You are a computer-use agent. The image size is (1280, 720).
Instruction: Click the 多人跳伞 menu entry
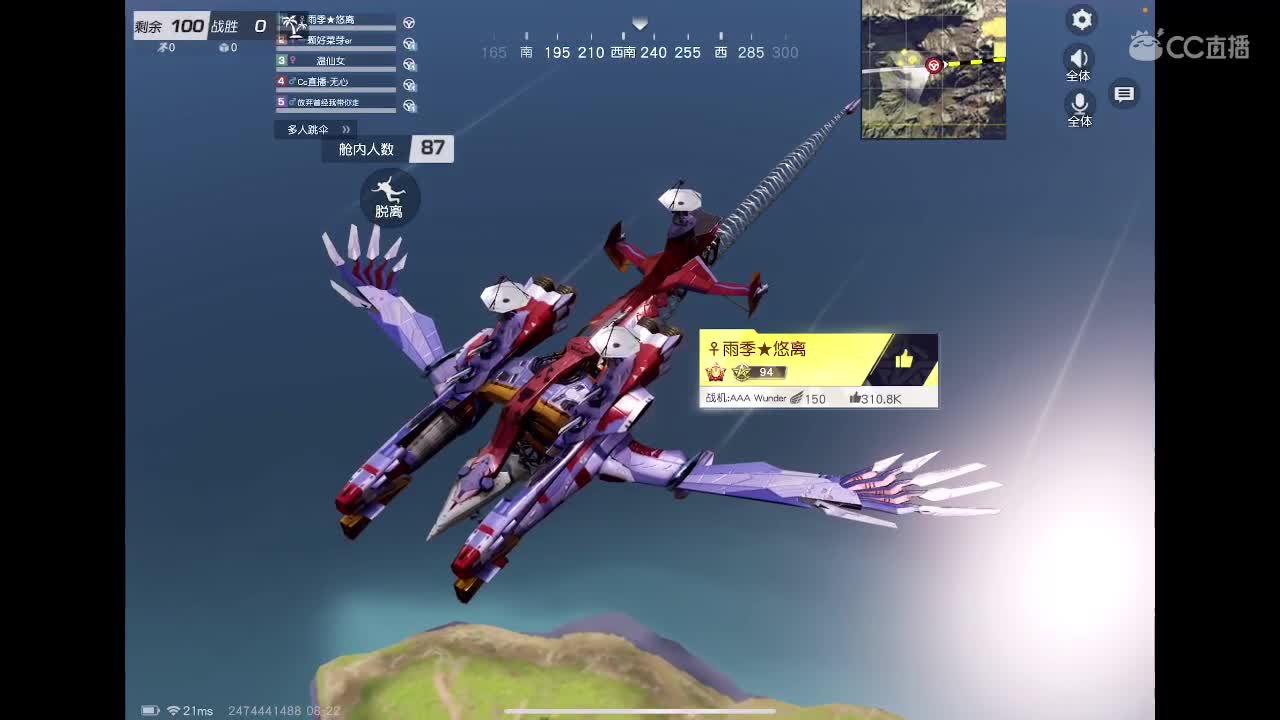(310, 129)
